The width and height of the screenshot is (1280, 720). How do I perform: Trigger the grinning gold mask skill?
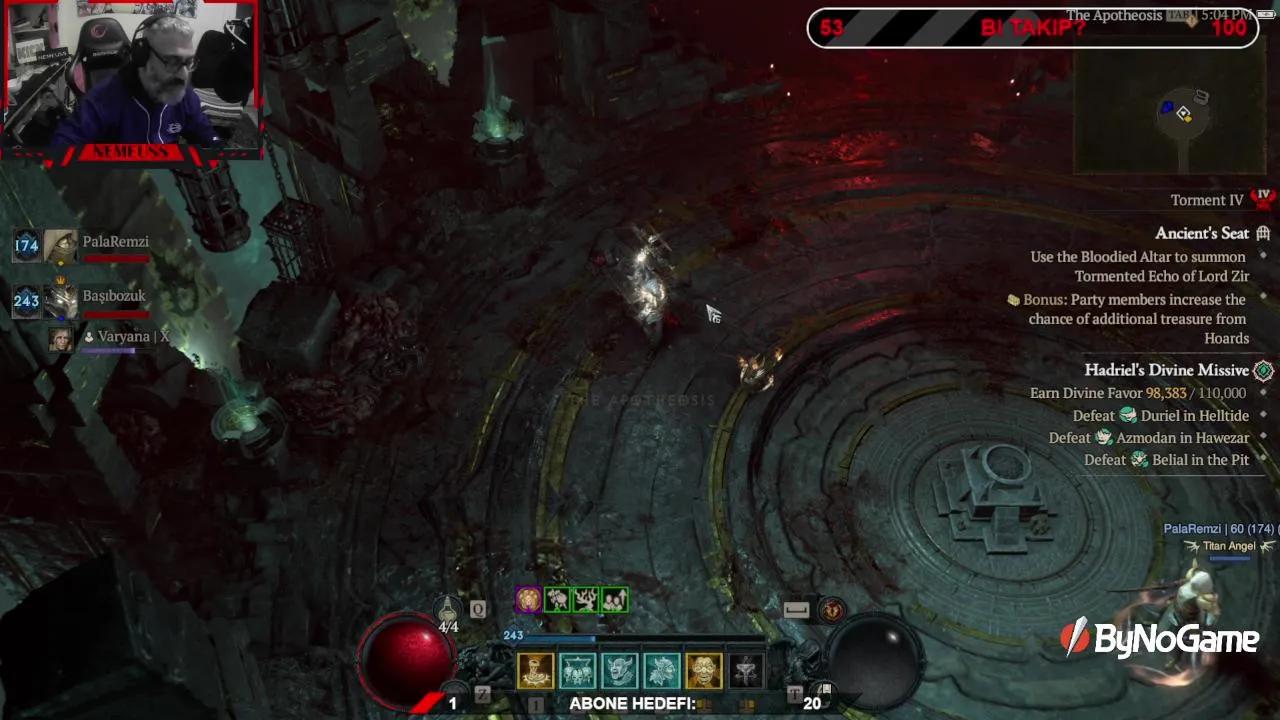pos(704,671)
